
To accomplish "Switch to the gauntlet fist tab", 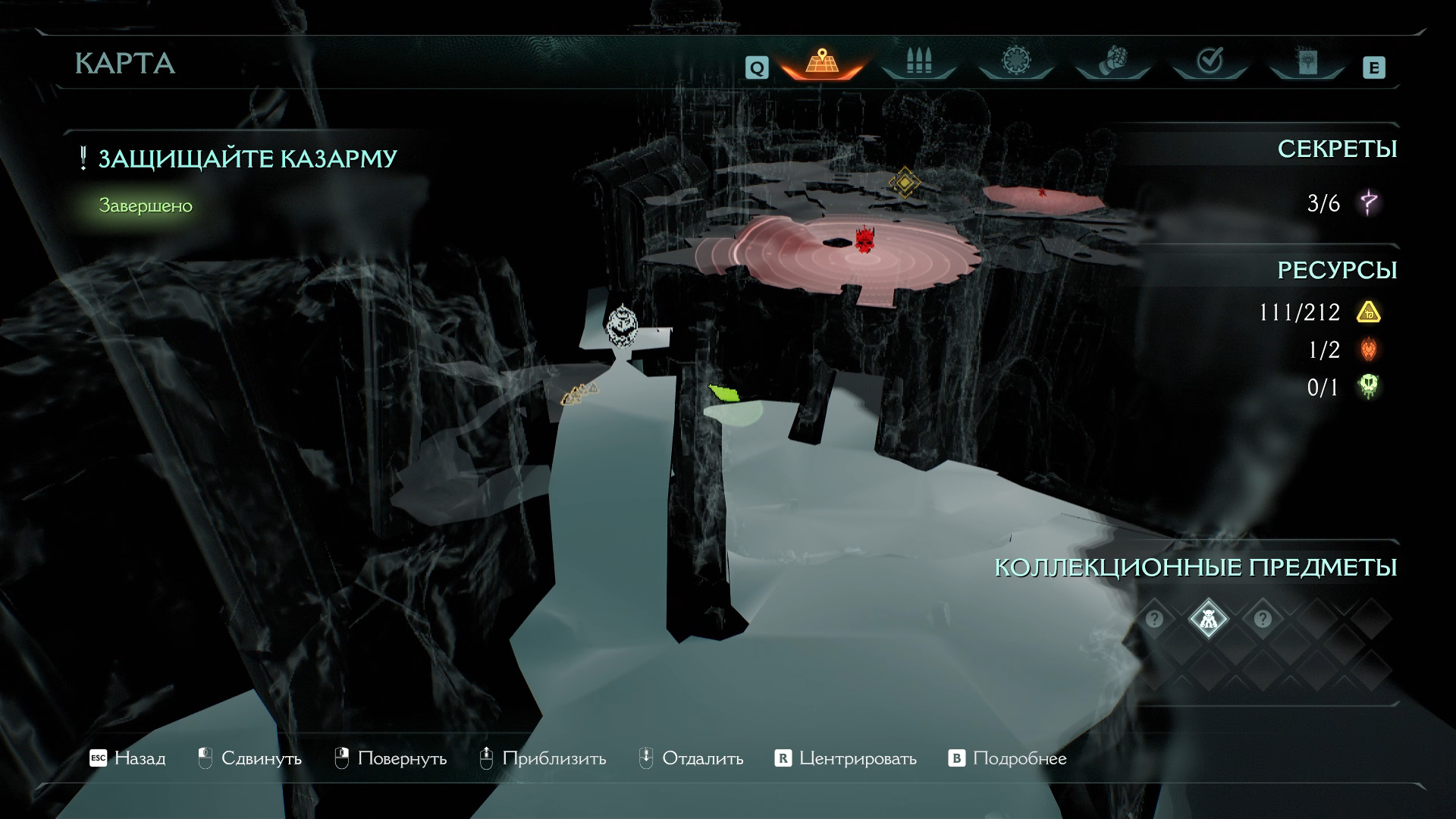I will click(x=1112, y=61).
